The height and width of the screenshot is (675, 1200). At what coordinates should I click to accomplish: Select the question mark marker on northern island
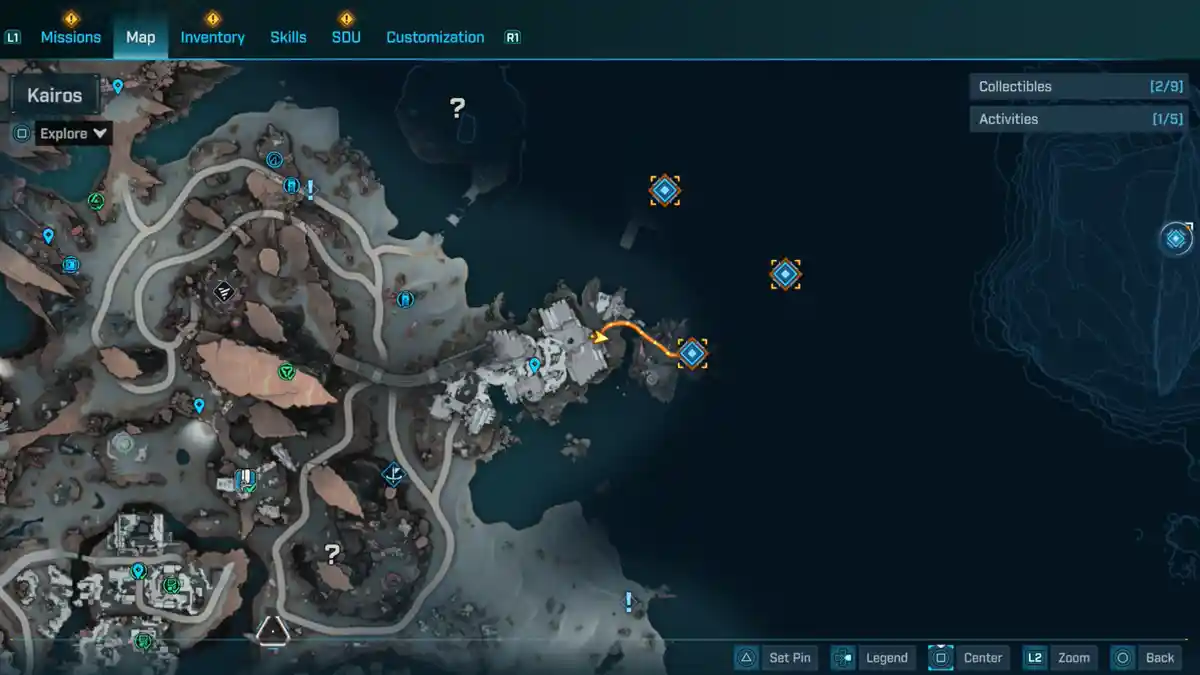pyautogui.click(x=457, y=107)
